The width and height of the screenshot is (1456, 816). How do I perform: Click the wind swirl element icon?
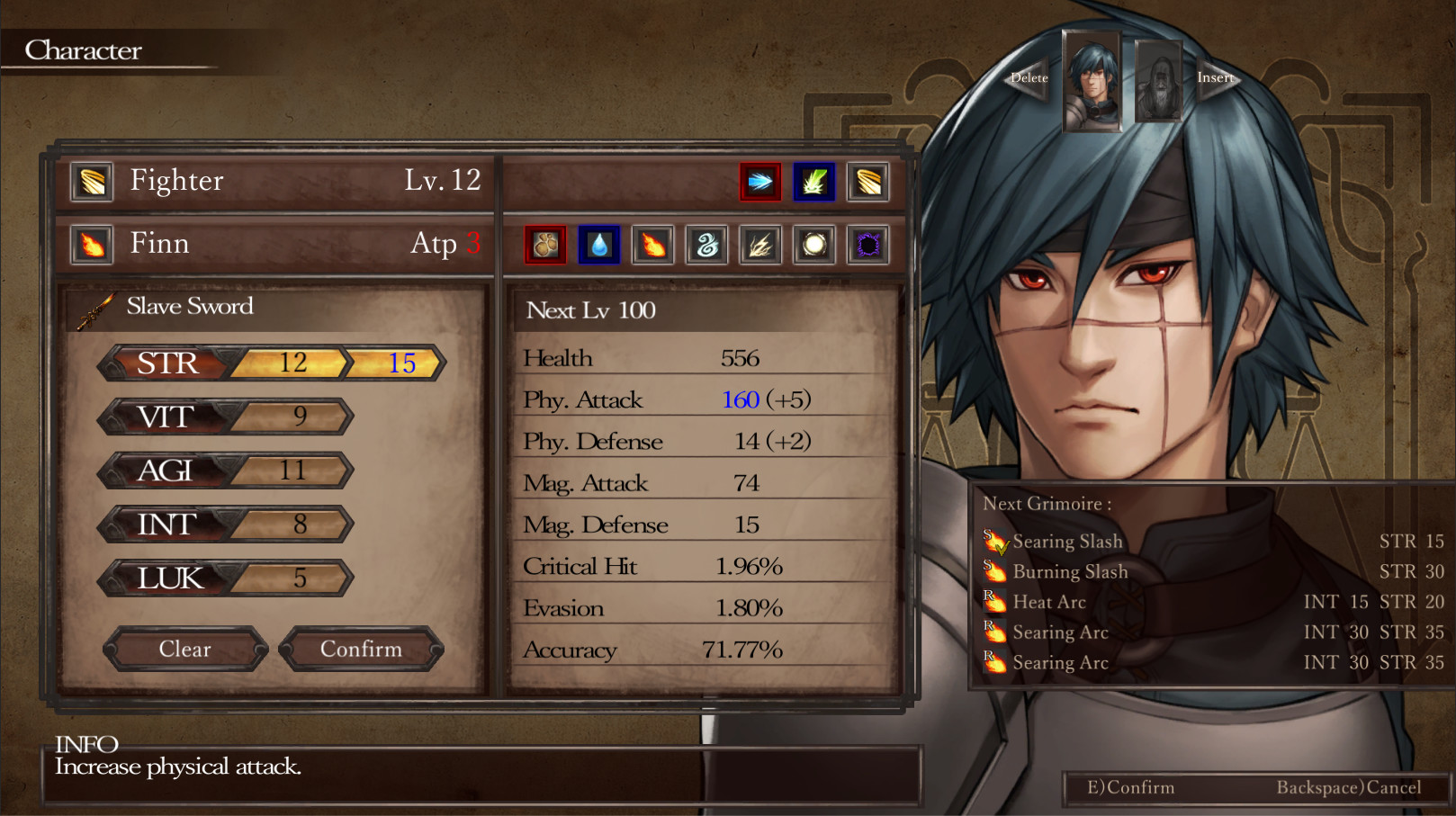coord(706,245)
